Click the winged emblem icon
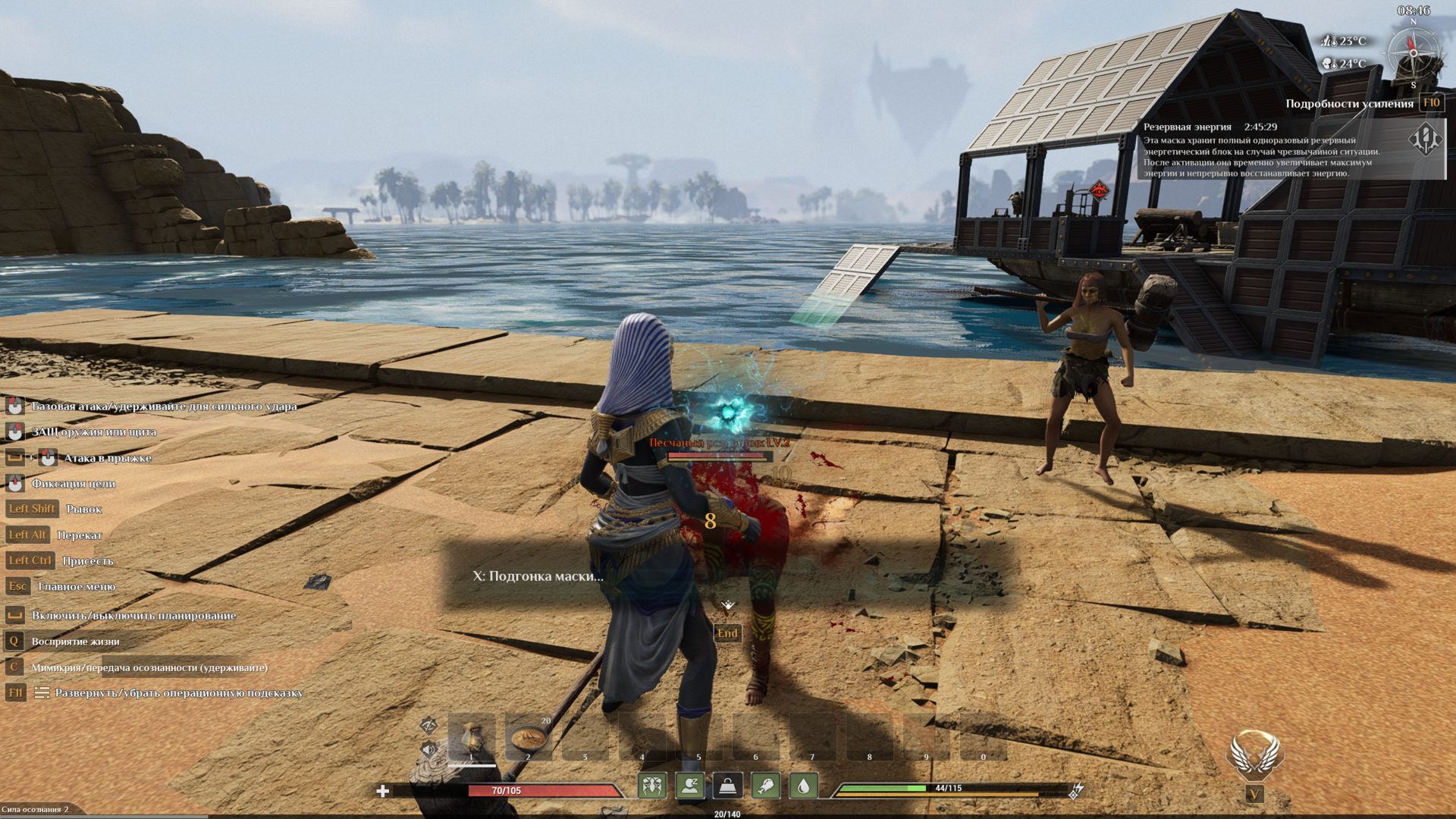Image resolution: width=1456 pixels, height=819 pixels. coord(1254,755)
